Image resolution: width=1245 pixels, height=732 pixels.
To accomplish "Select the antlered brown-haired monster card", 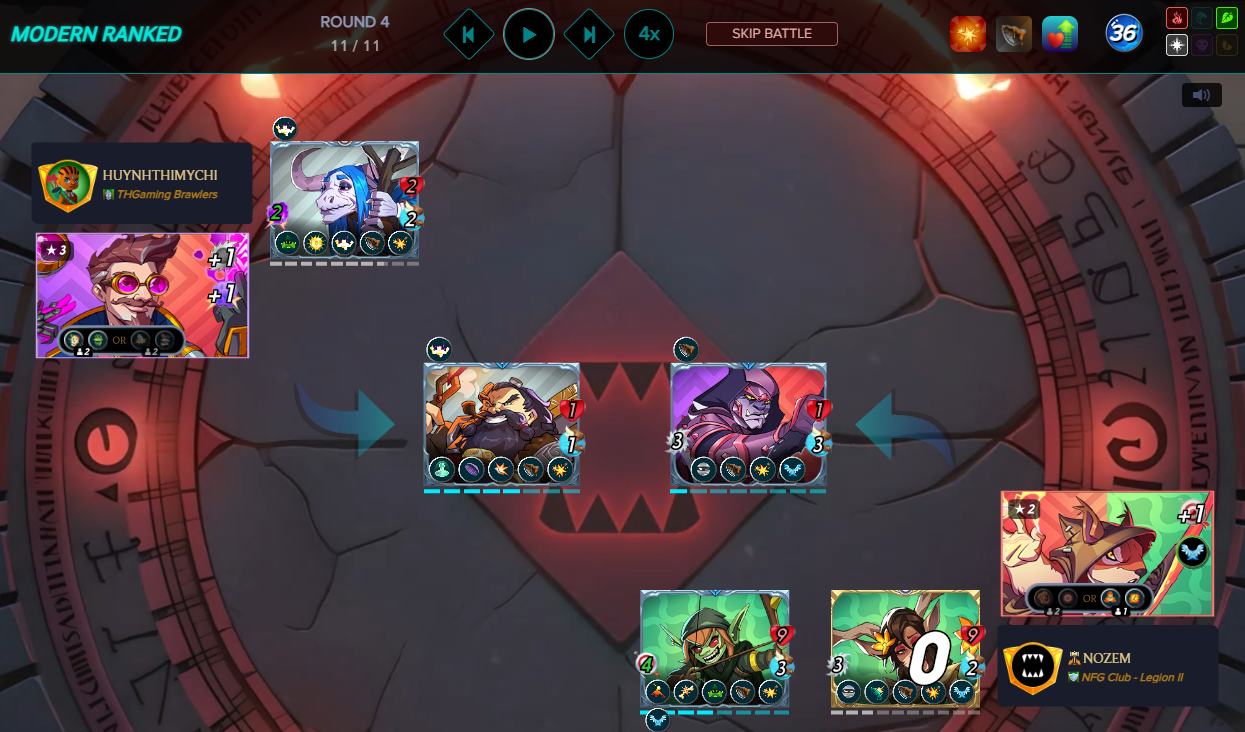I will pos(905,649).
